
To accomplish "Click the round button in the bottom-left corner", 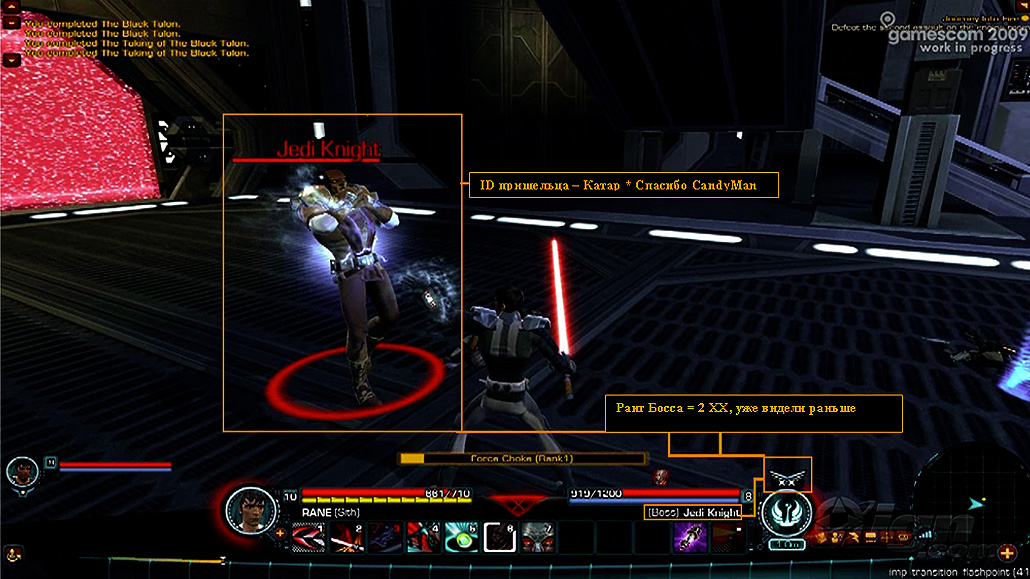I will [x=12, y=551].
